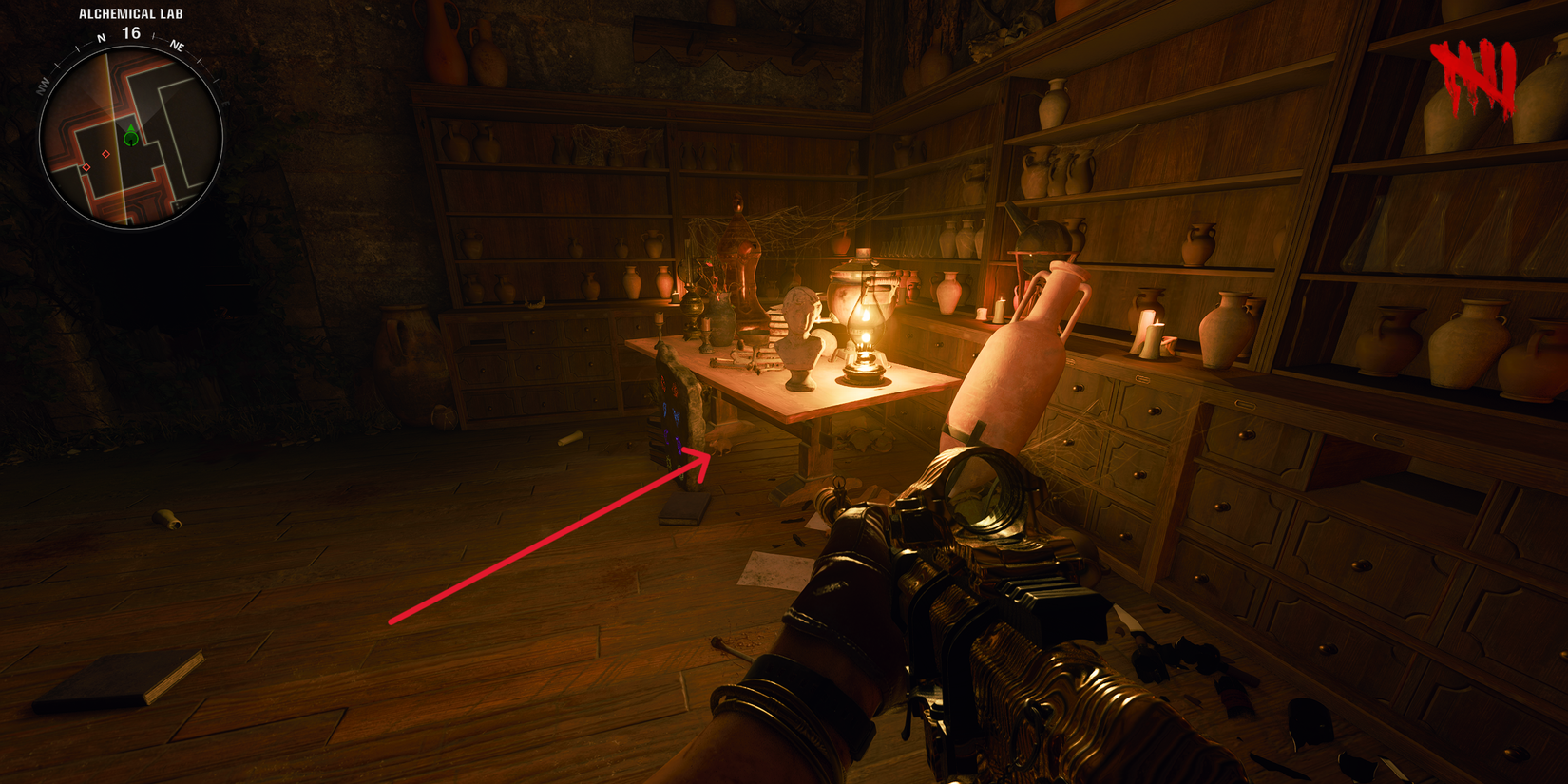
Task: Click the NE compass letter on the minimap ring
Action: point(176,47)
